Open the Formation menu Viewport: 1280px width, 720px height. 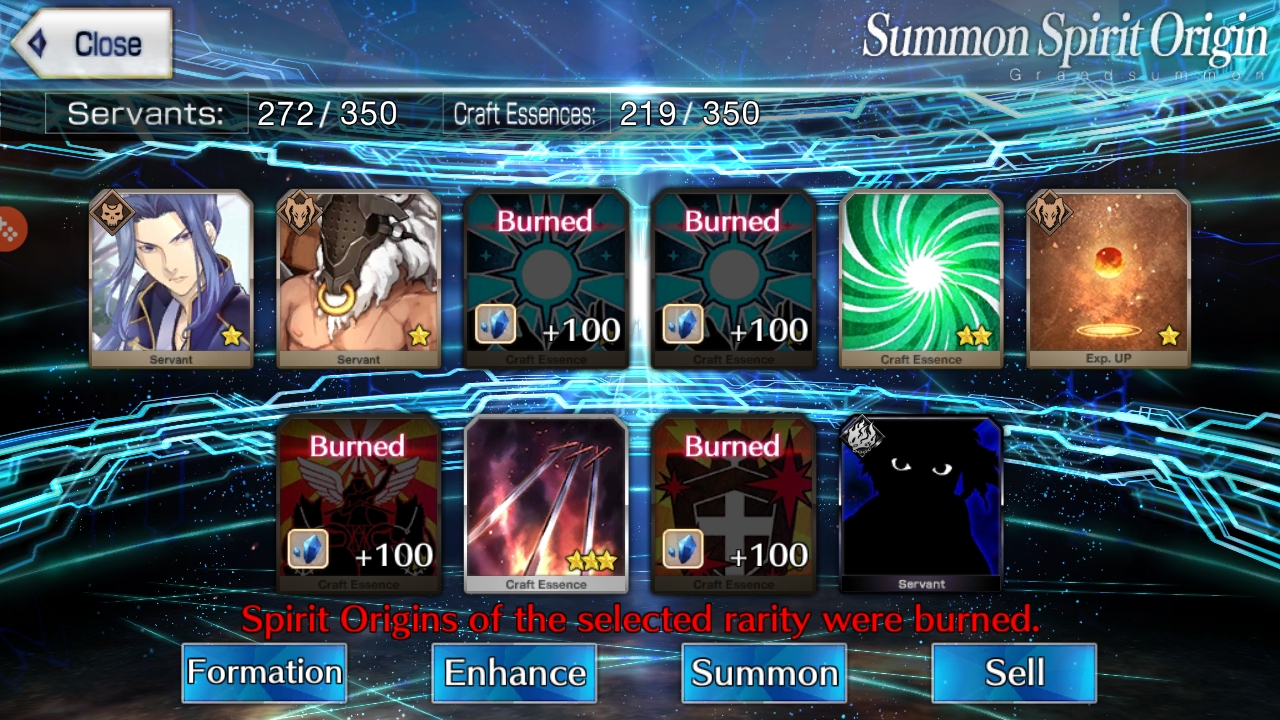point(264,674)
